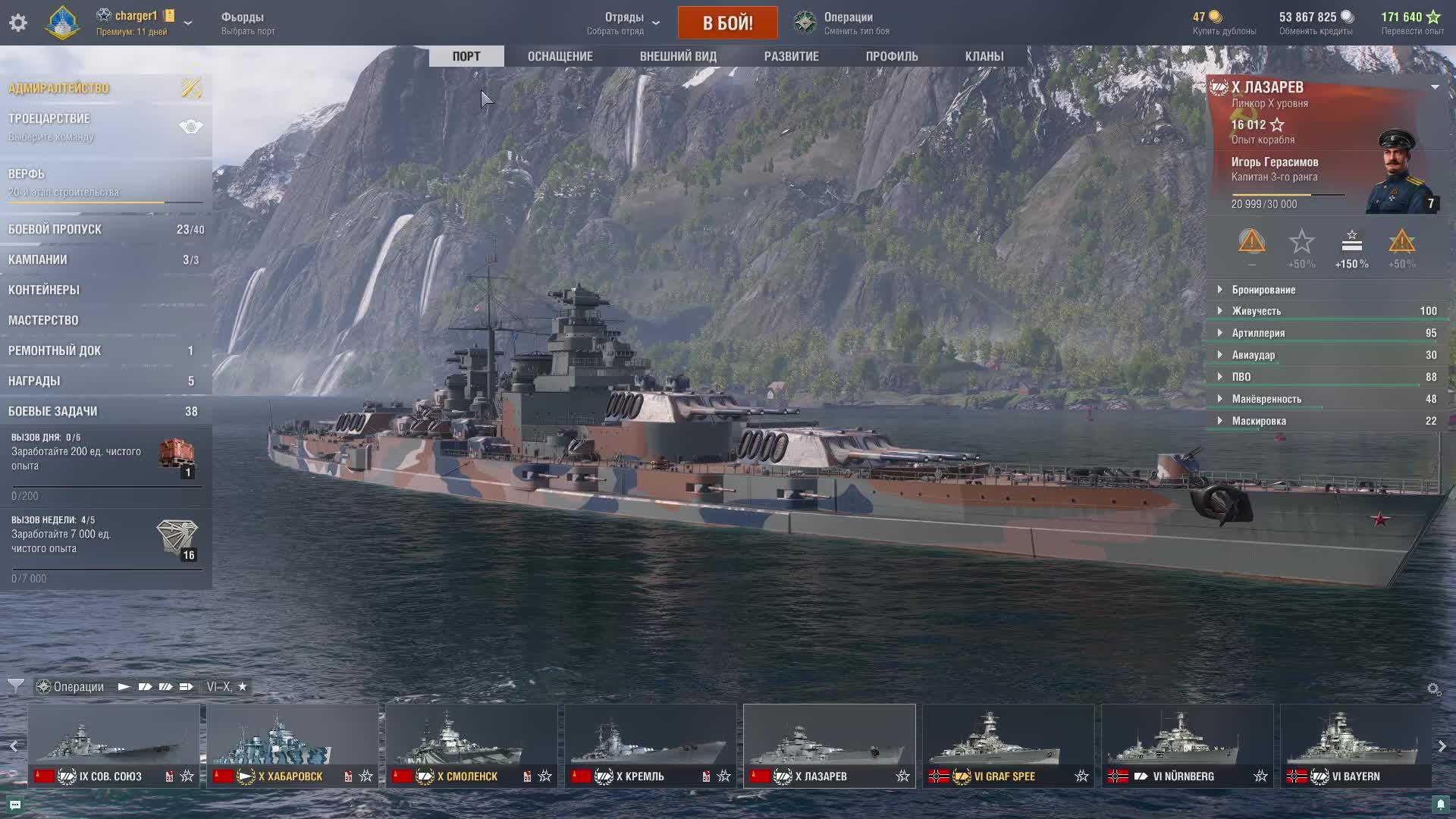Open the КЛАНЫ tab
1456x819 pixels.
[984, 56]
